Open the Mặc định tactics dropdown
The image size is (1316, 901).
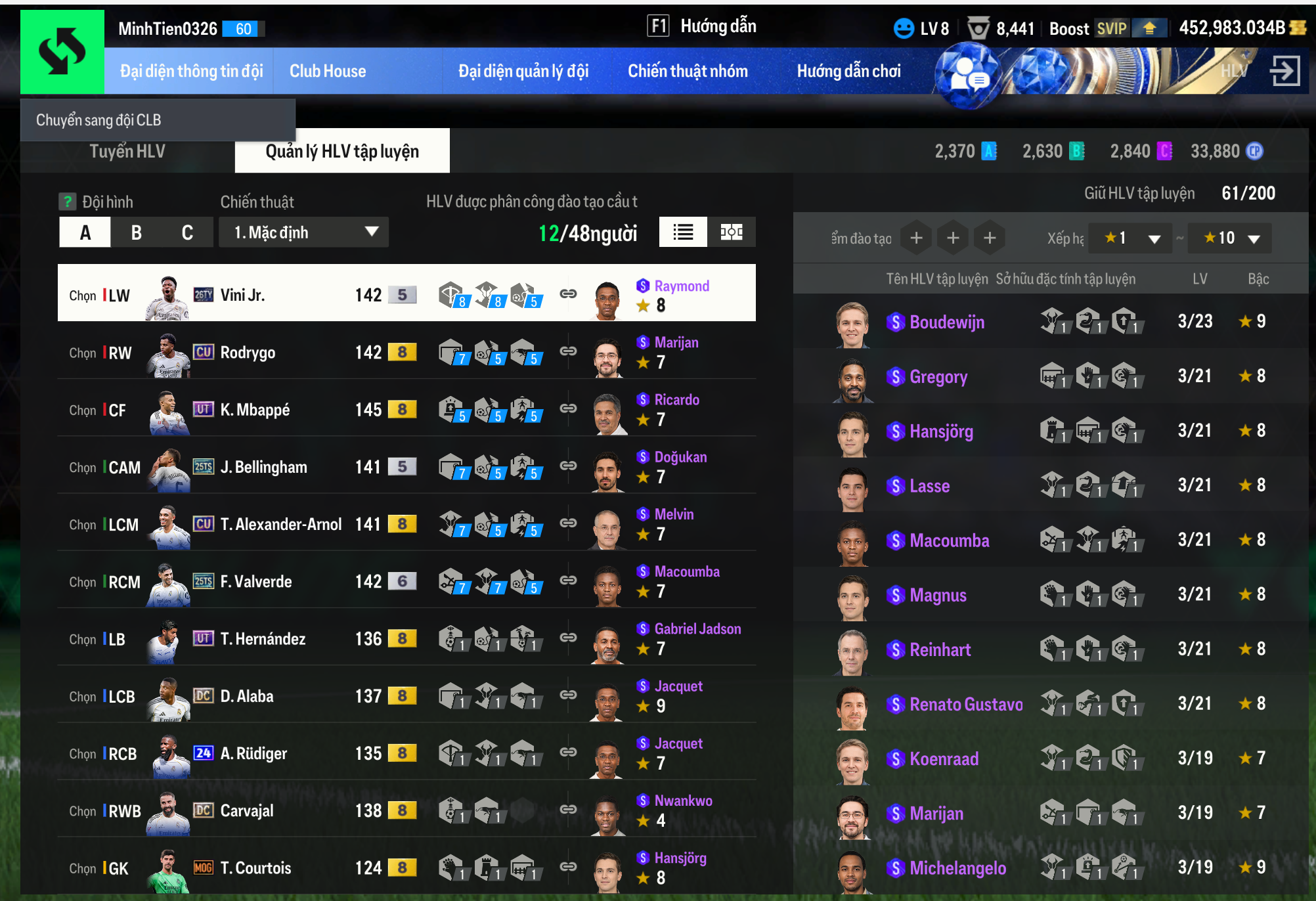tap(305, 232)
